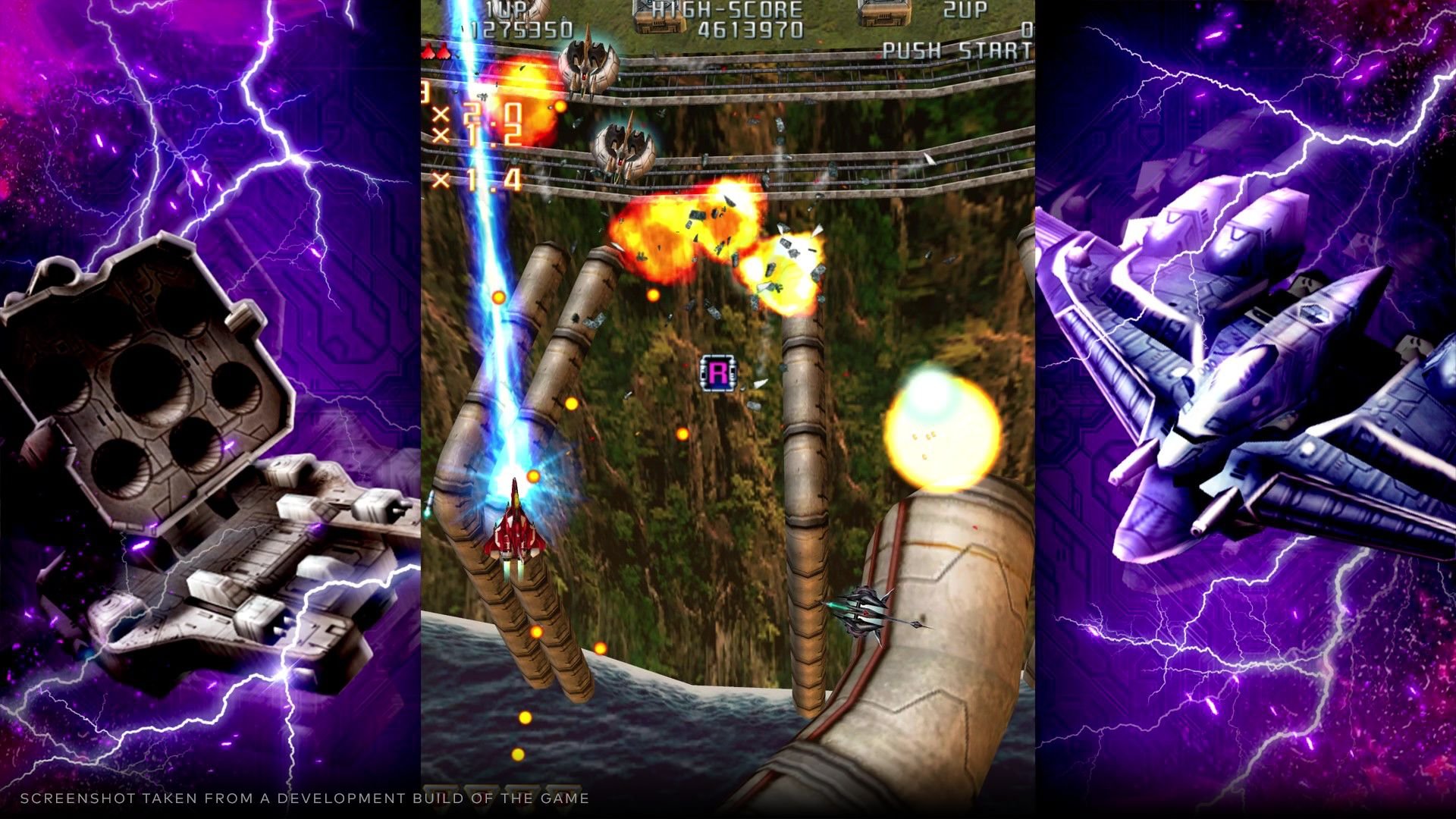The height and width of the screenshot is (819, 1456).
Task: Click the enemy turret on the upper bridge
Action: 588,64
